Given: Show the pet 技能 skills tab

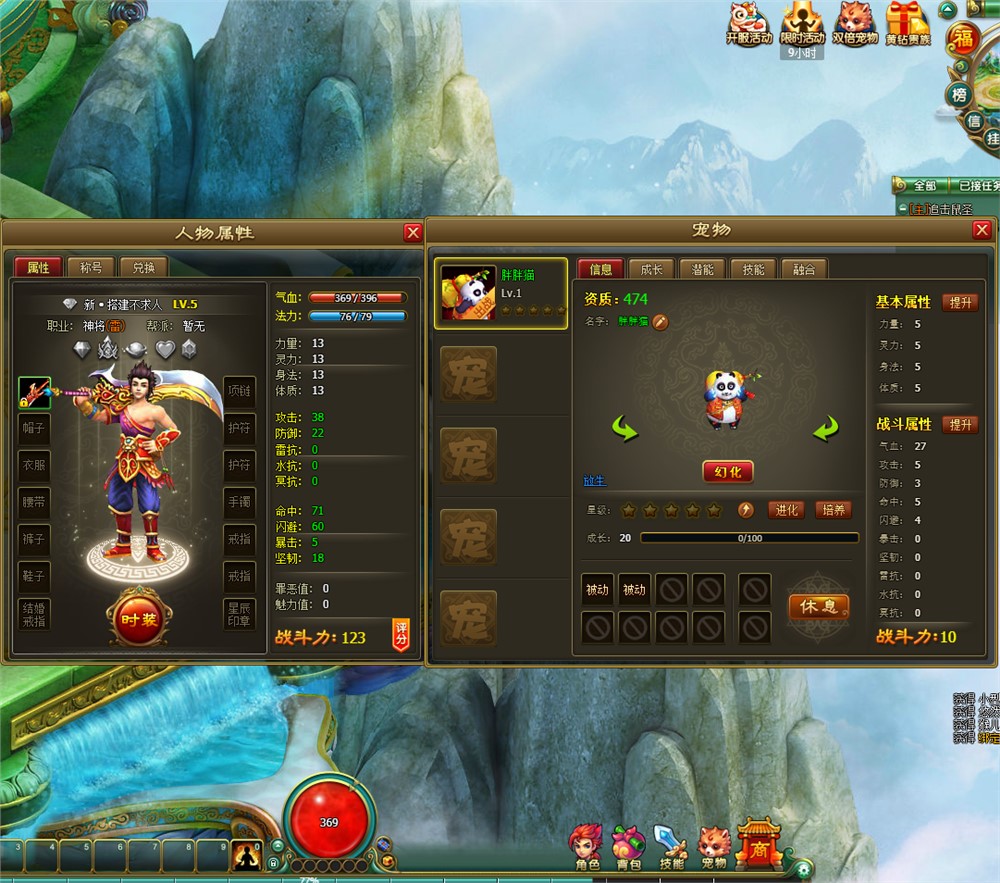Looking at the screenshot, I should pos(753,269).
